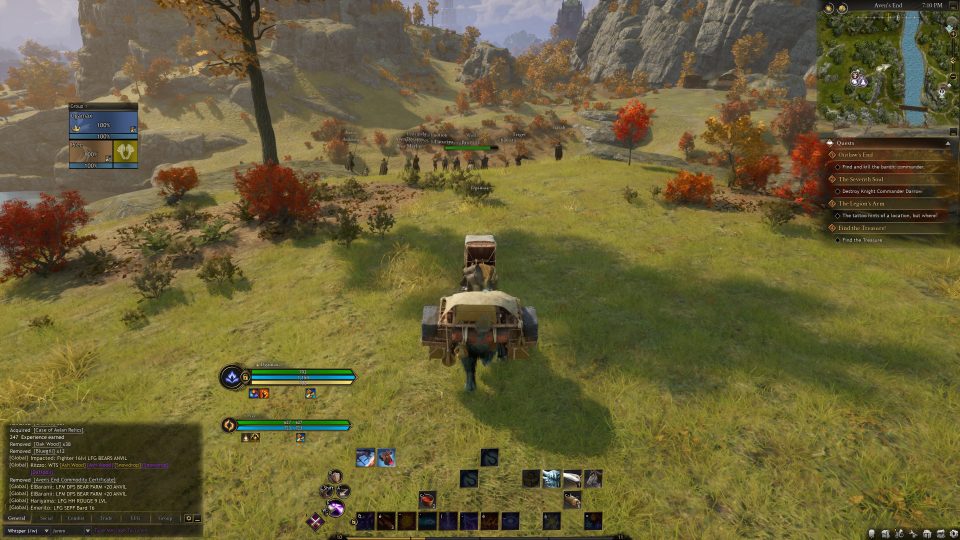The image size is (960, 540).
Task: Select the Find the Treasure! quest
Action: [x=863, y=228]
